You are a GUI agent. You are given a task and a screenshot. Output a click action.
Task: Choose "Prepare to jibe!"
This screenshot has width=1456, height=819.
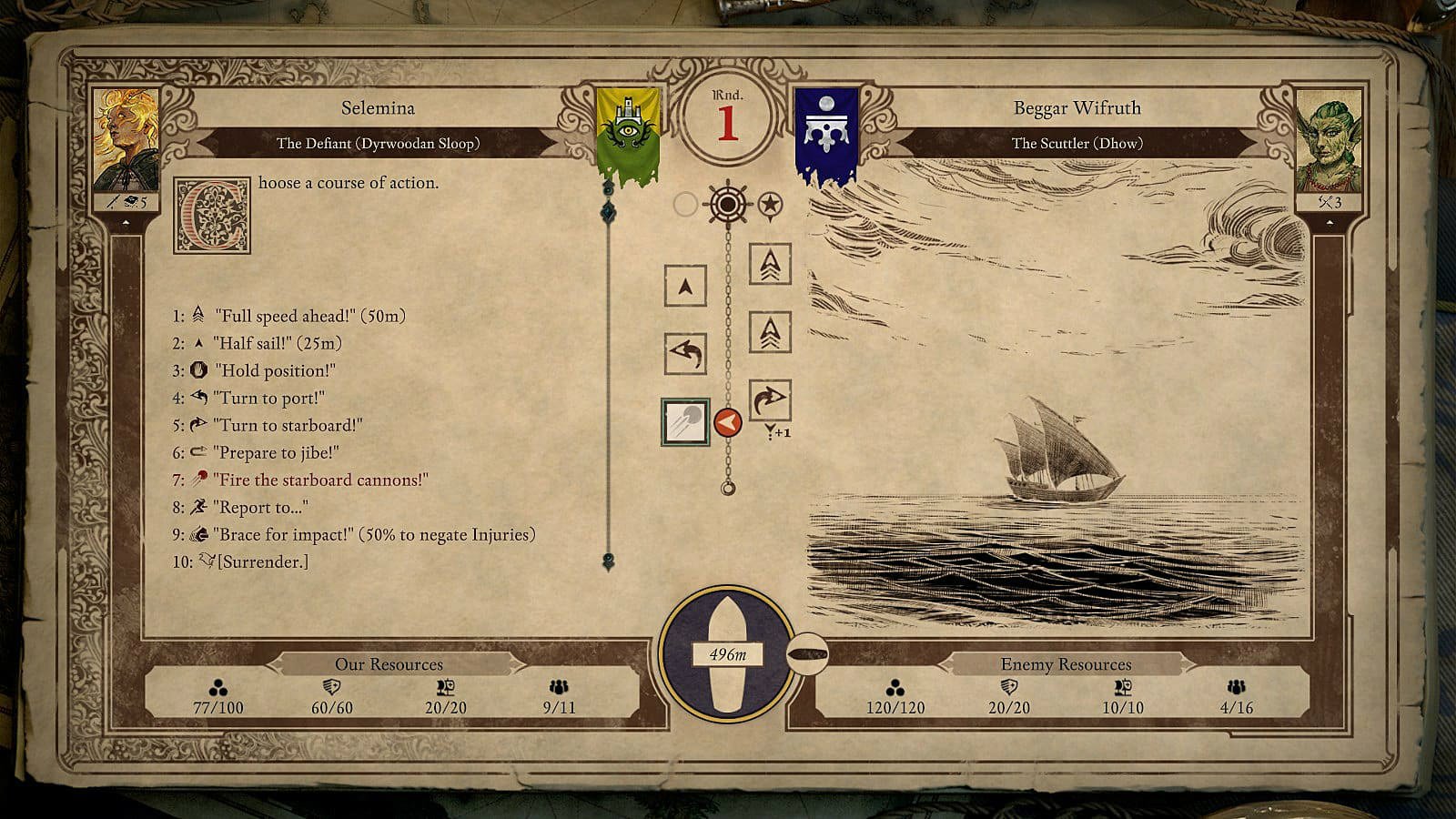pos(275,453)
